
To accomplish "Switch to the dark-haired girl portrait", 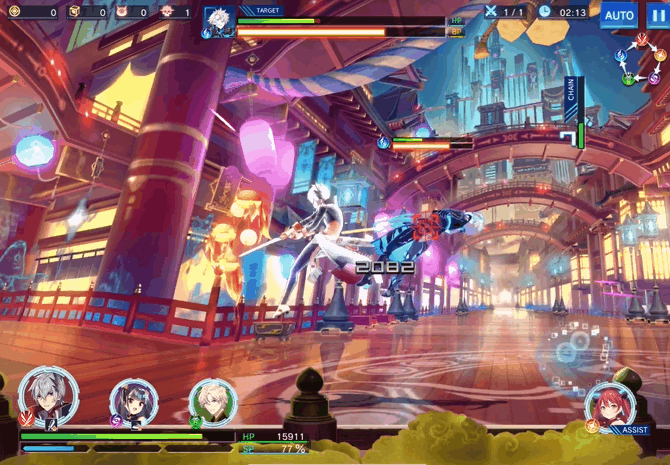I will [x=131, y=401].
